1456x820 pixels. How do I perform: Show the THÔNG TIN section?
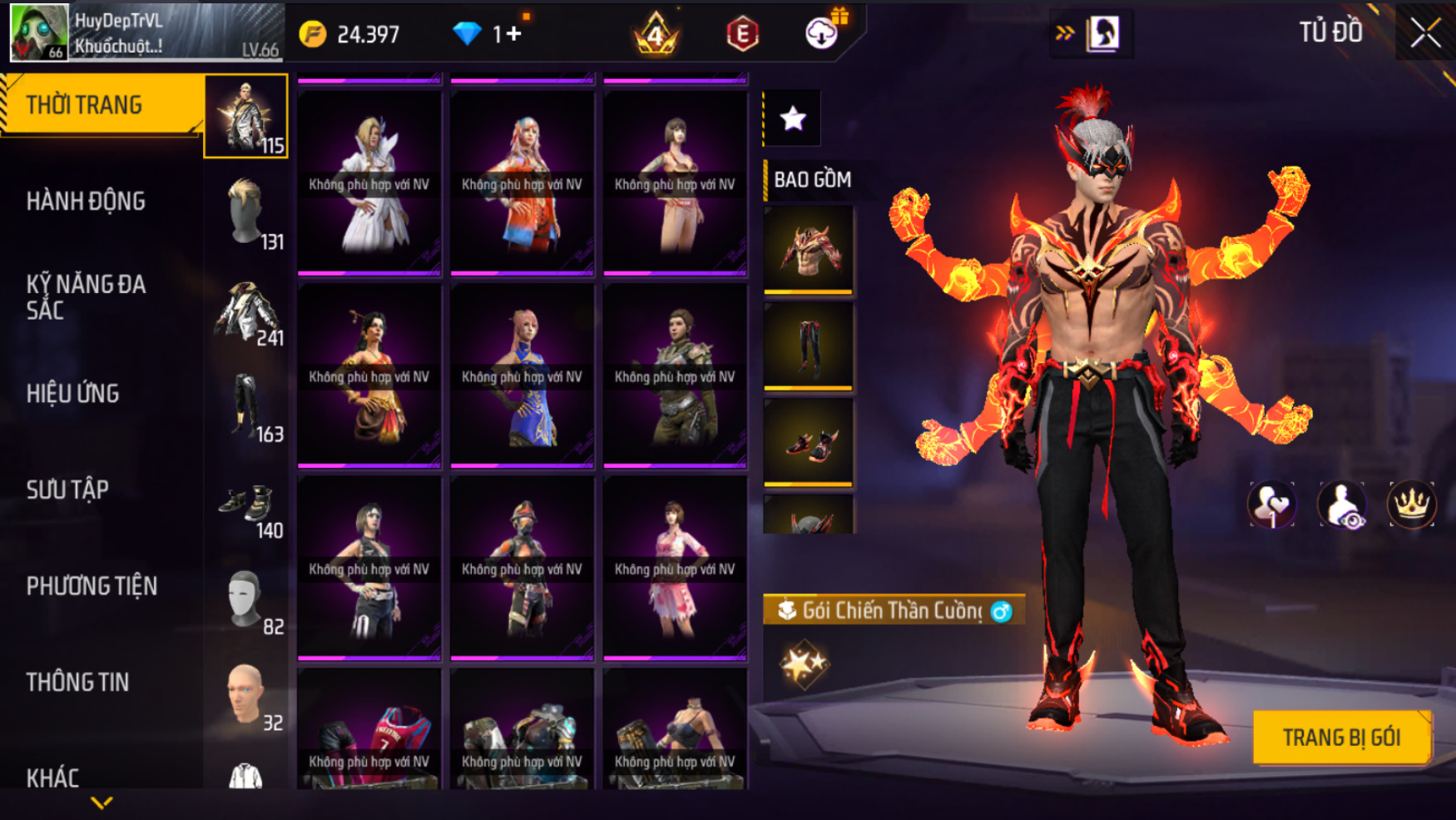[x=77, y=683]
